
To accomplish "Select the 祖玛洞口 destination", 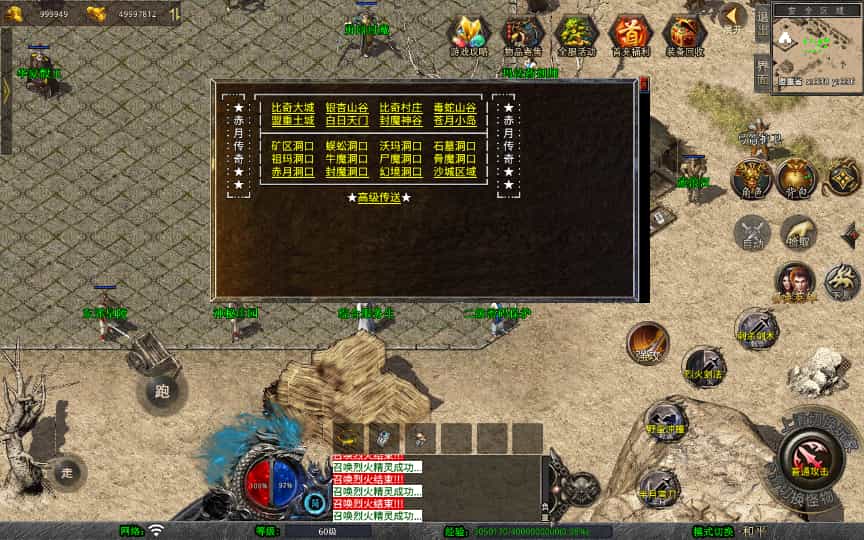I will (x=293, y=159).
